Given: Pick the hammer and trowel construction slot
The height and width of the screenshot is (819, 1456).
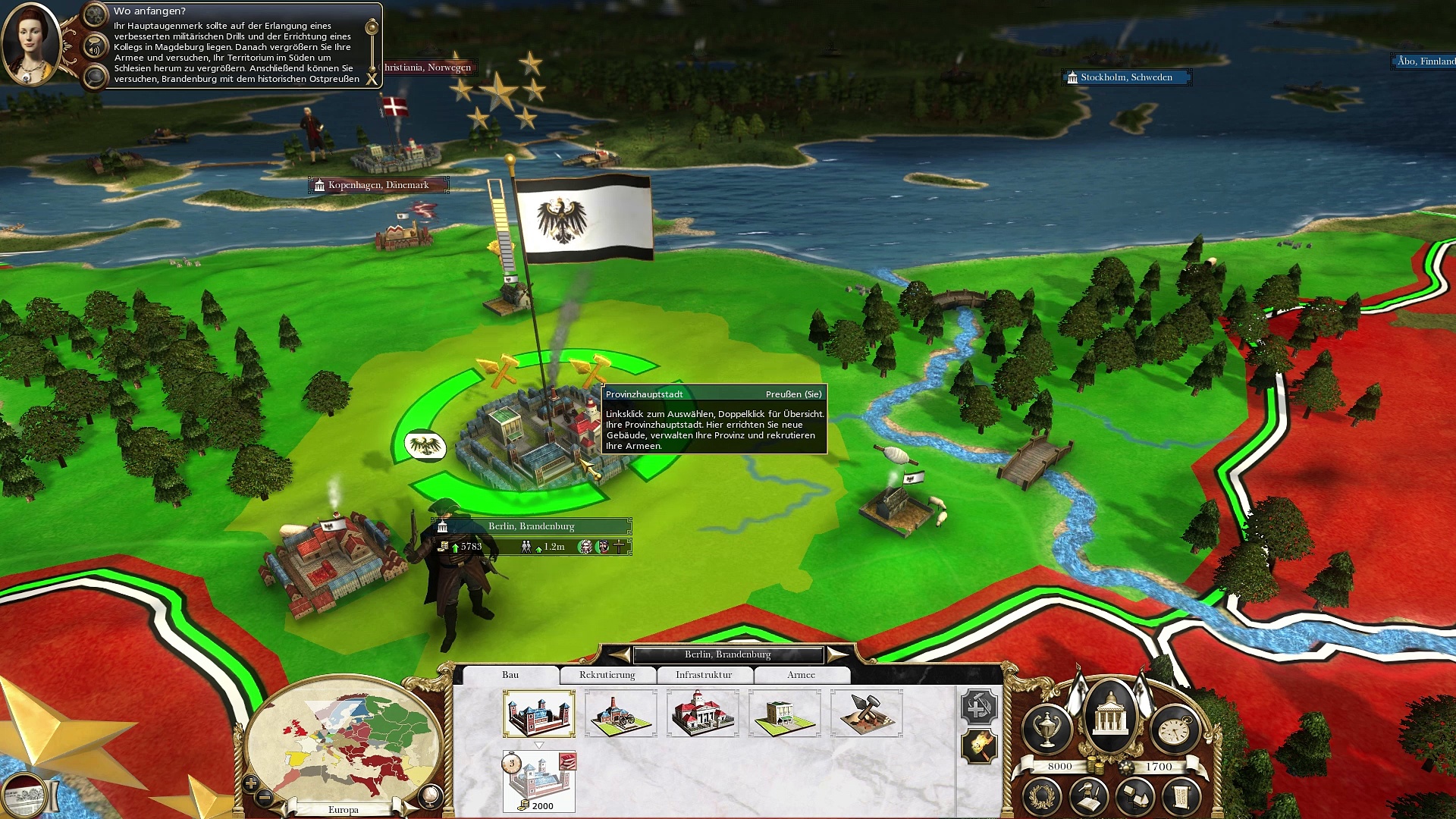Looking at the screenshot, I should (866, 714).
